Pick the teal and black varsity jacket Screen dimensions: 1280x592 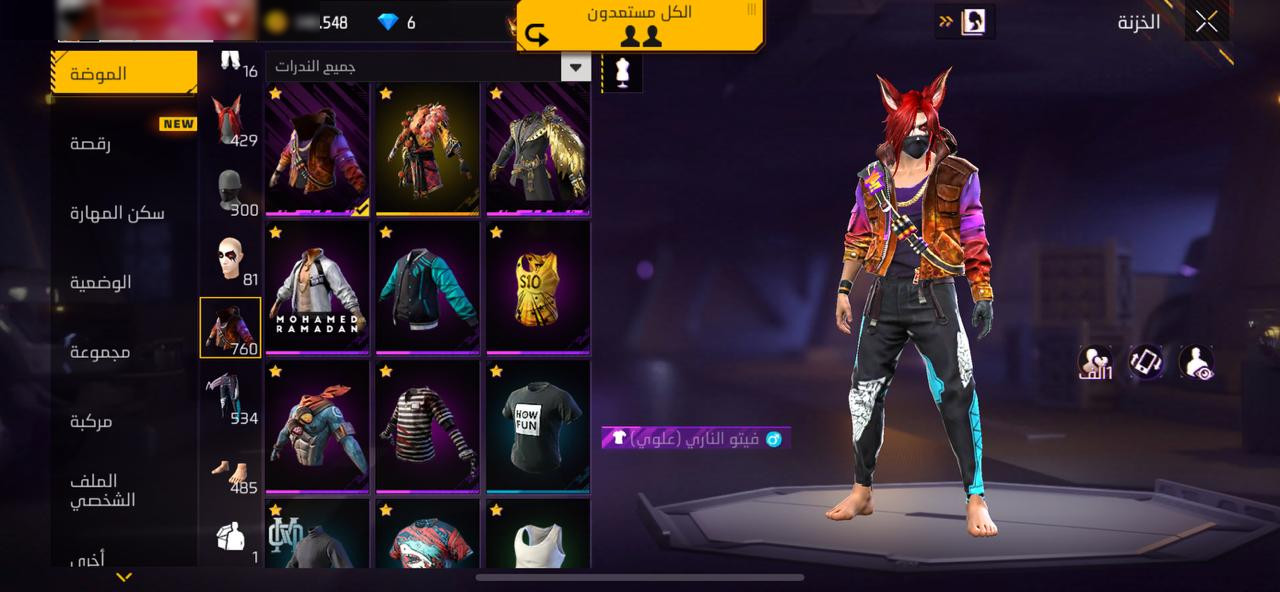428,287
